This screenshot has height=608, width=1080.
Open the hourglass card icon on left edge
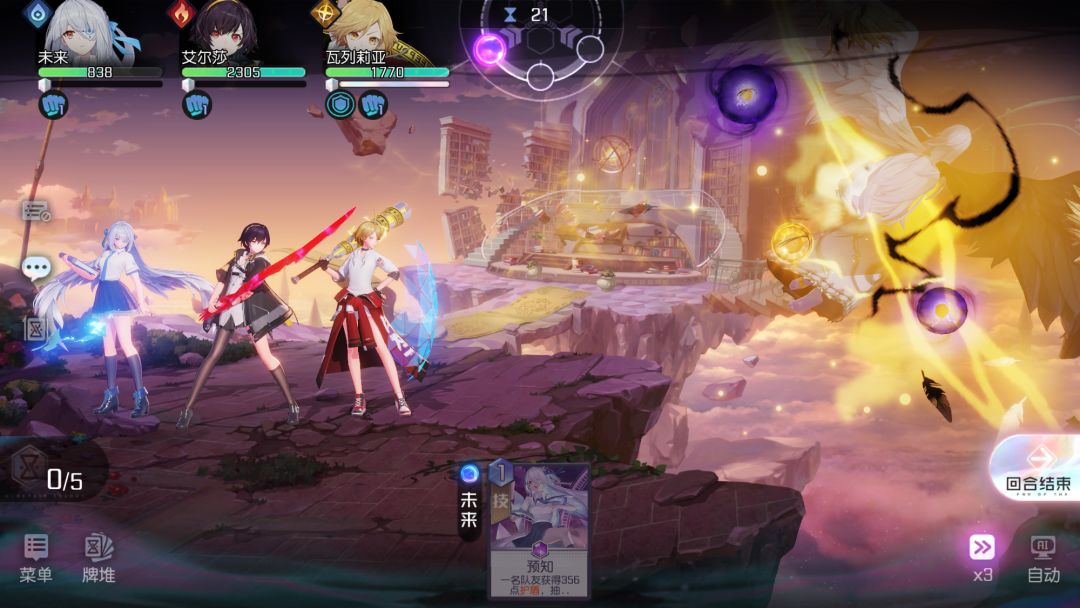pos(36,329)
